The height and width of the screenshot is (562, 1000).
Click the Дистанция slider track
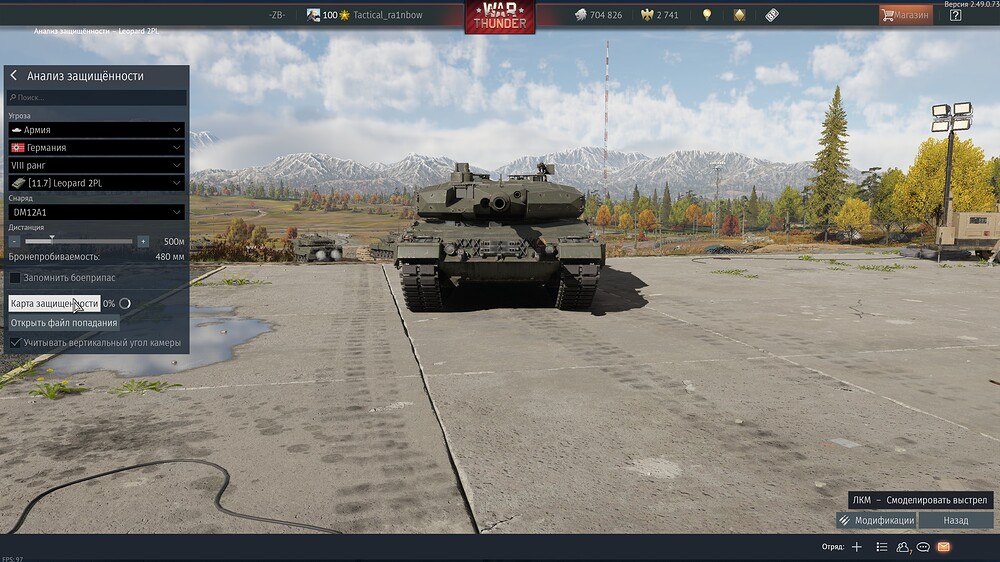(x=80, y=241)
